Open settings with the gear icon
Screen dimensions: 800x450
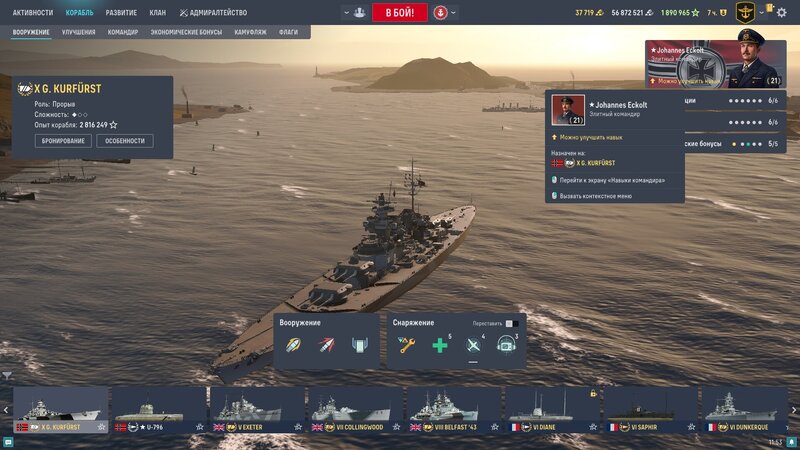tap(781, 13)
